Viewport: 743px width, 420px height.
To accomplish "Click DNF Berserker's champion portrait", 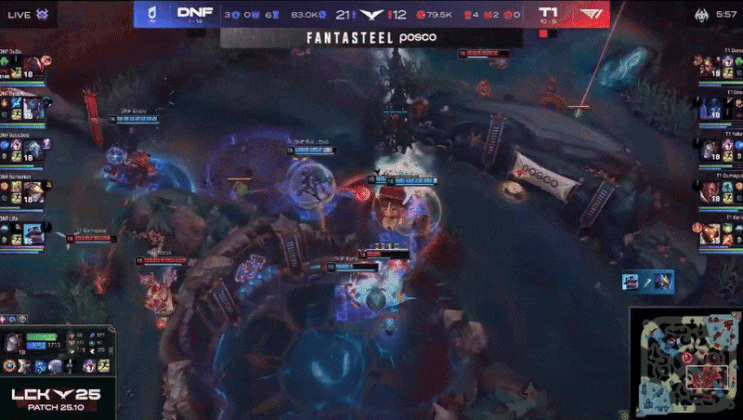I will 33,190.
